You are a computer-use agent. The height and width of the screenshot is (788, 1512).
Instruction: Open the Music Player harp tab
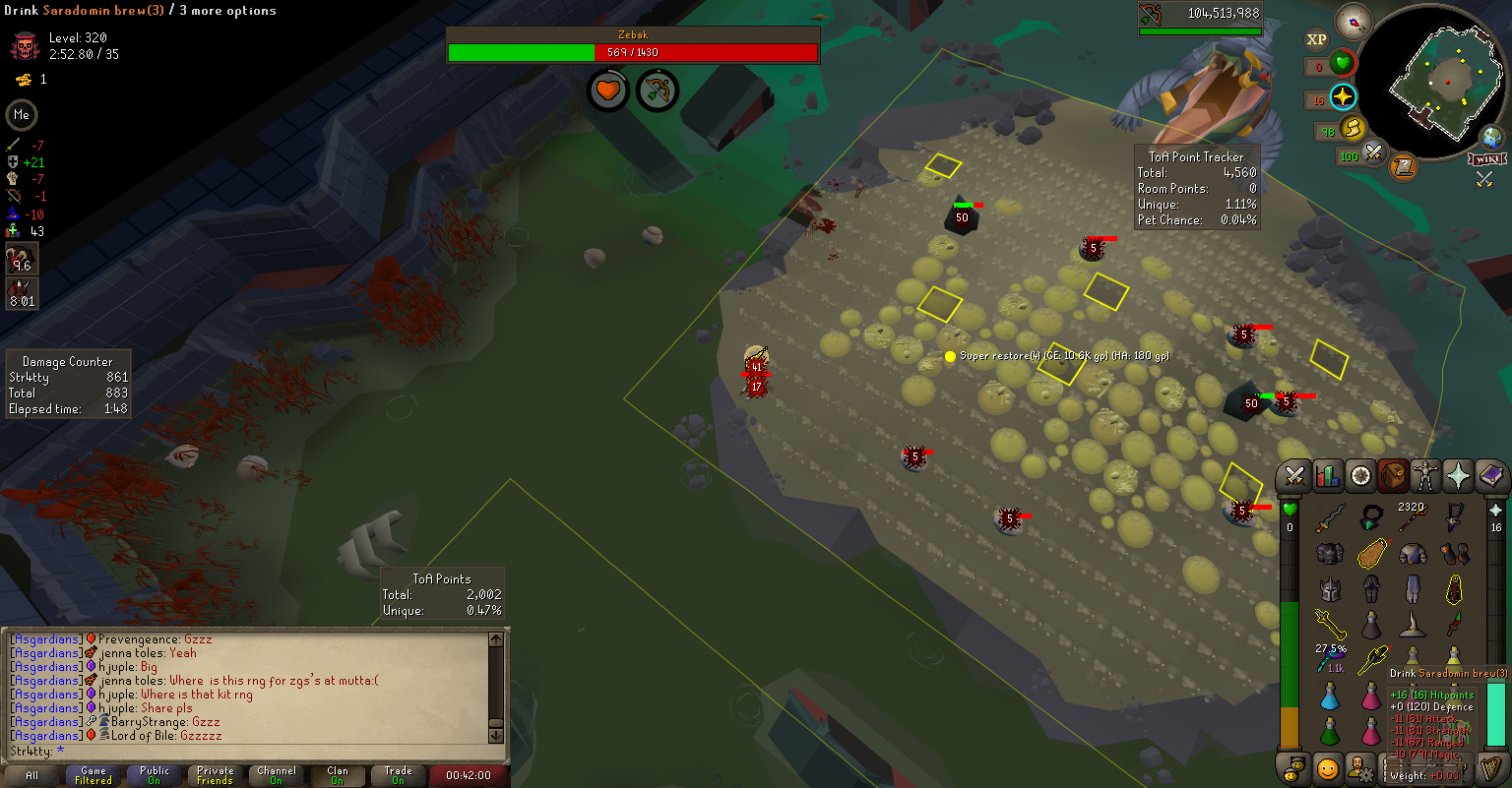pyautogui.click(x=1490, y=766)
